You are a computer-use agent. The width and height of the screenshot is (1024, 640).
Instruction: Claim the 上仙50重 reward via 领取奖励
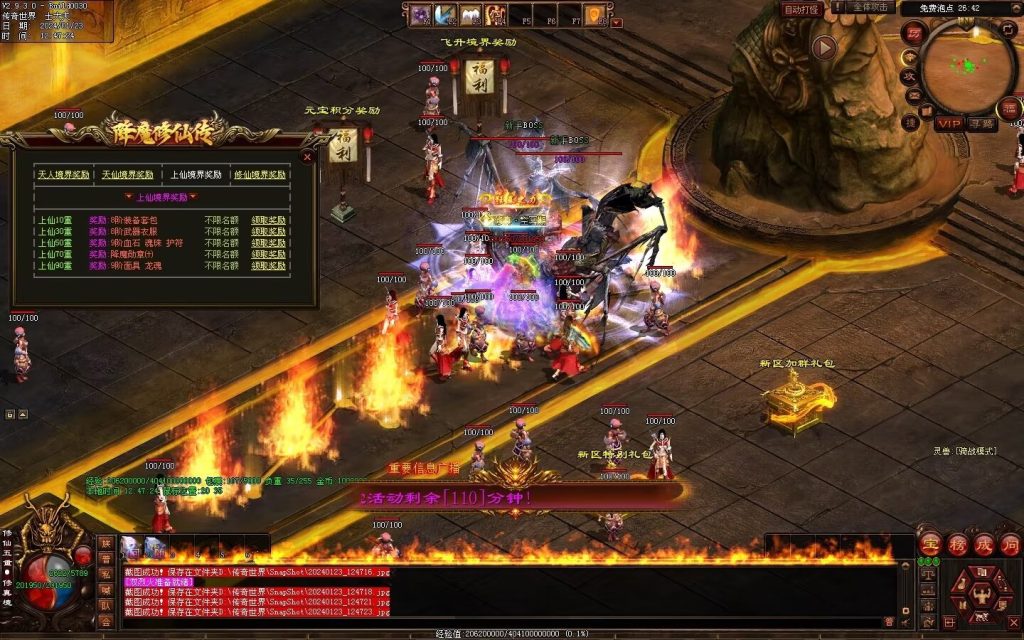click(x=268, y=242)
